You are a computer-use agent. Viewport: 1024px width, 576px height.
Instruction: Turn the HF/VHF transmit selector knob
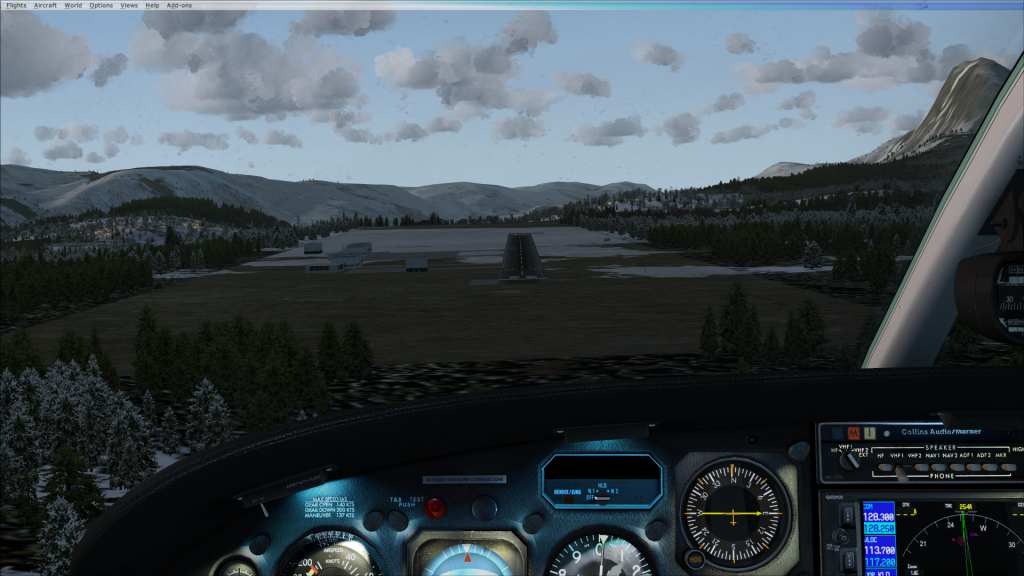pyautogui.click(x=852, y=459)
